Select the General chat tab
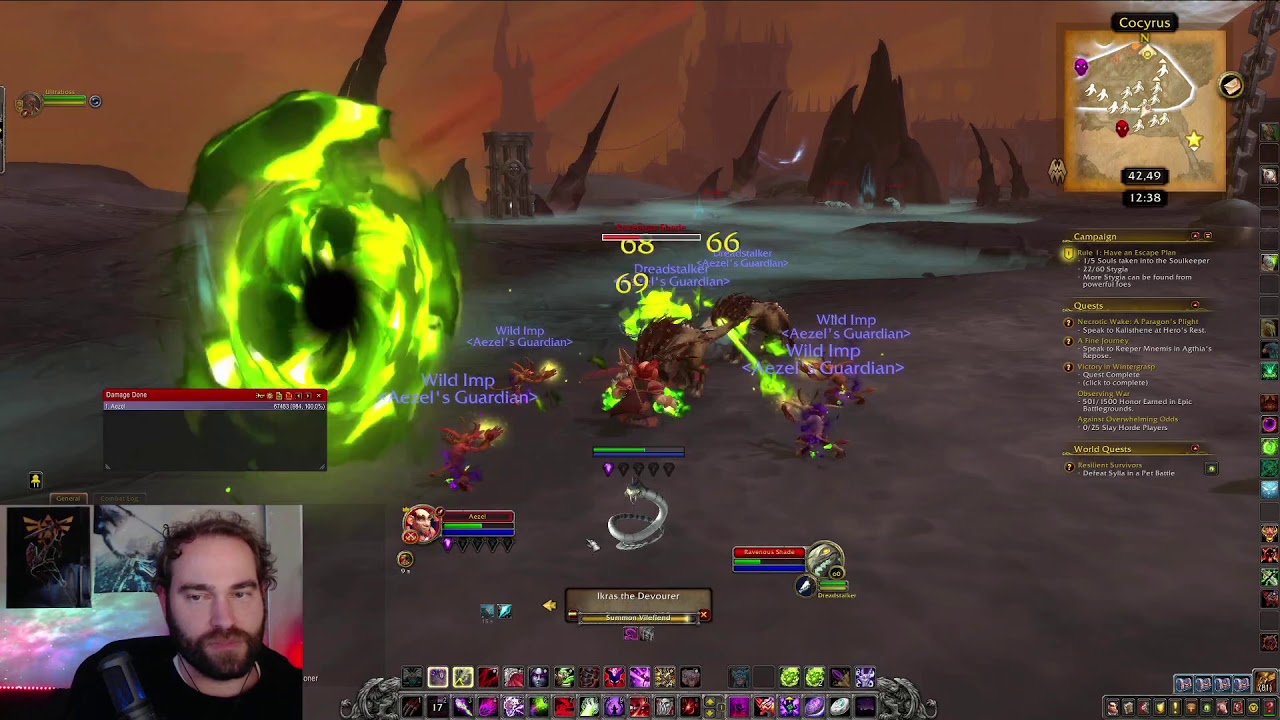The image size is (1280, 720). point(67,498)
